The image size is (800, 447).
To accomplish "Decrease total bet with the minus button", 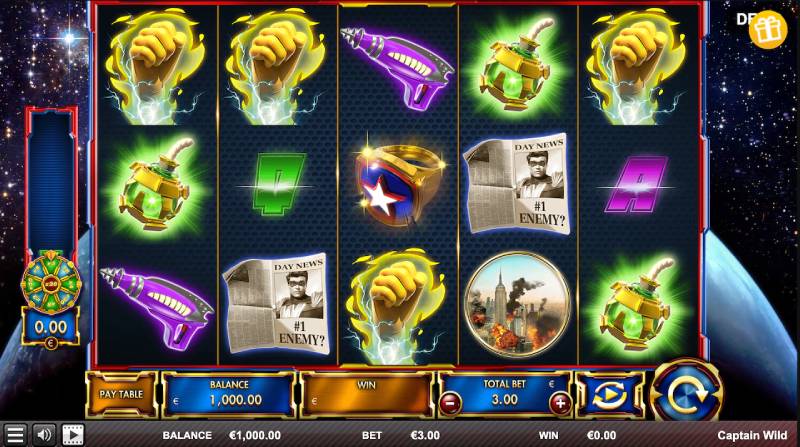I will coord(449,403).
